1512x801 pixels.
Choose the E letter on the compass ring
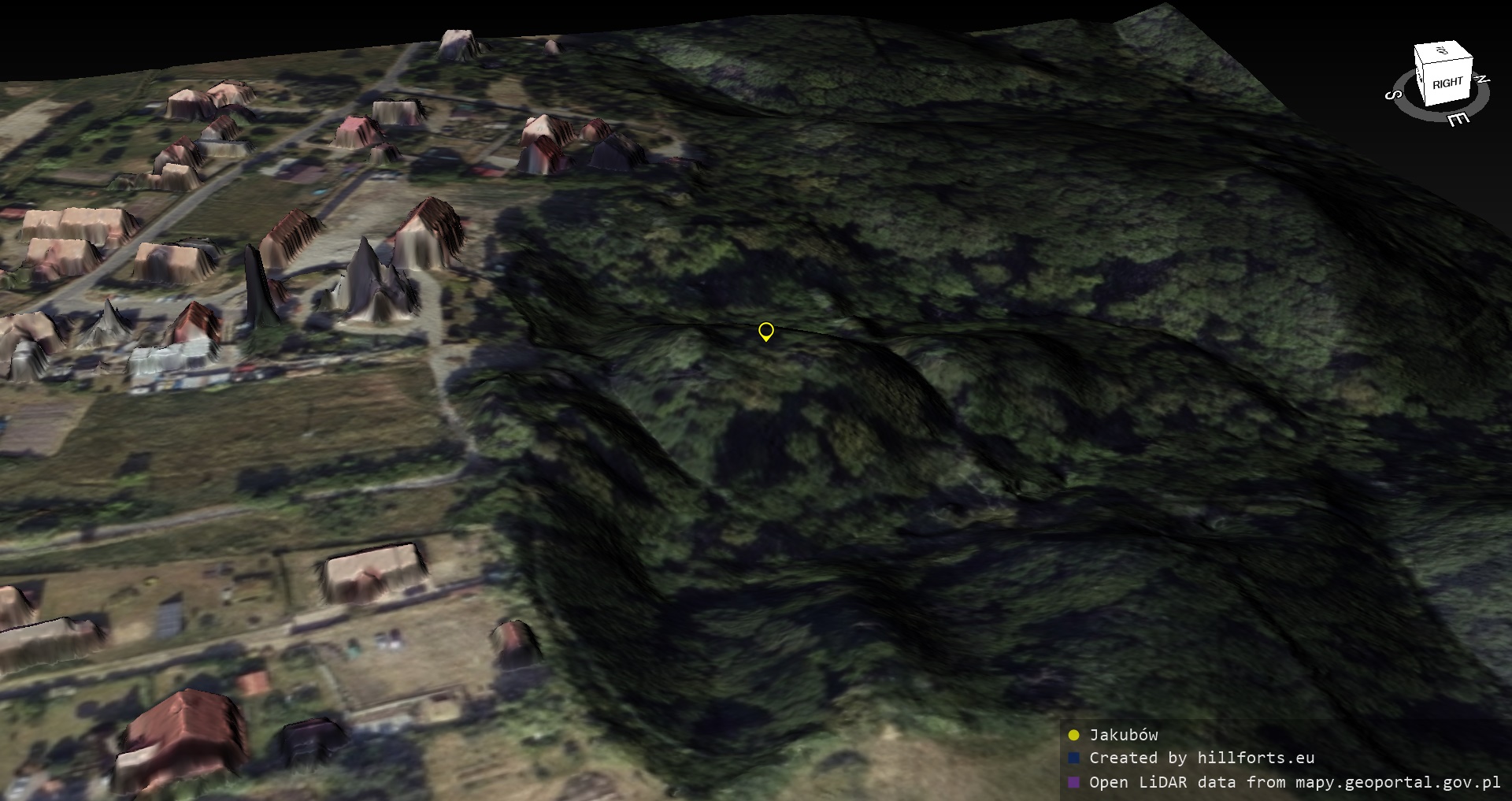pyautogui.click(x=1458, y=119)
